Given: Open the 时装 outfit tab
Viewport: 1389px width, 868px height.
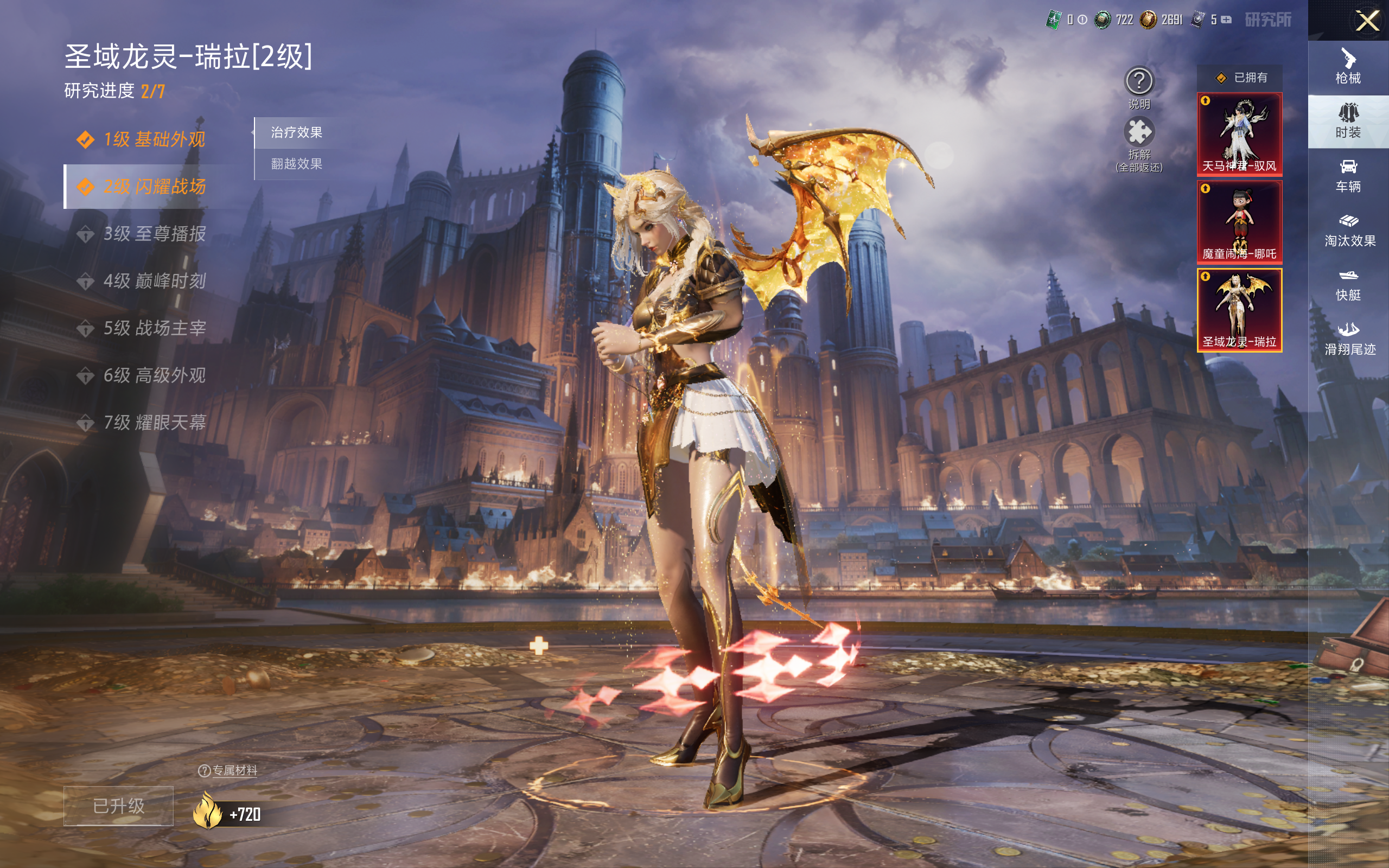Looking at the screenshot, I should click(1348, 121).
